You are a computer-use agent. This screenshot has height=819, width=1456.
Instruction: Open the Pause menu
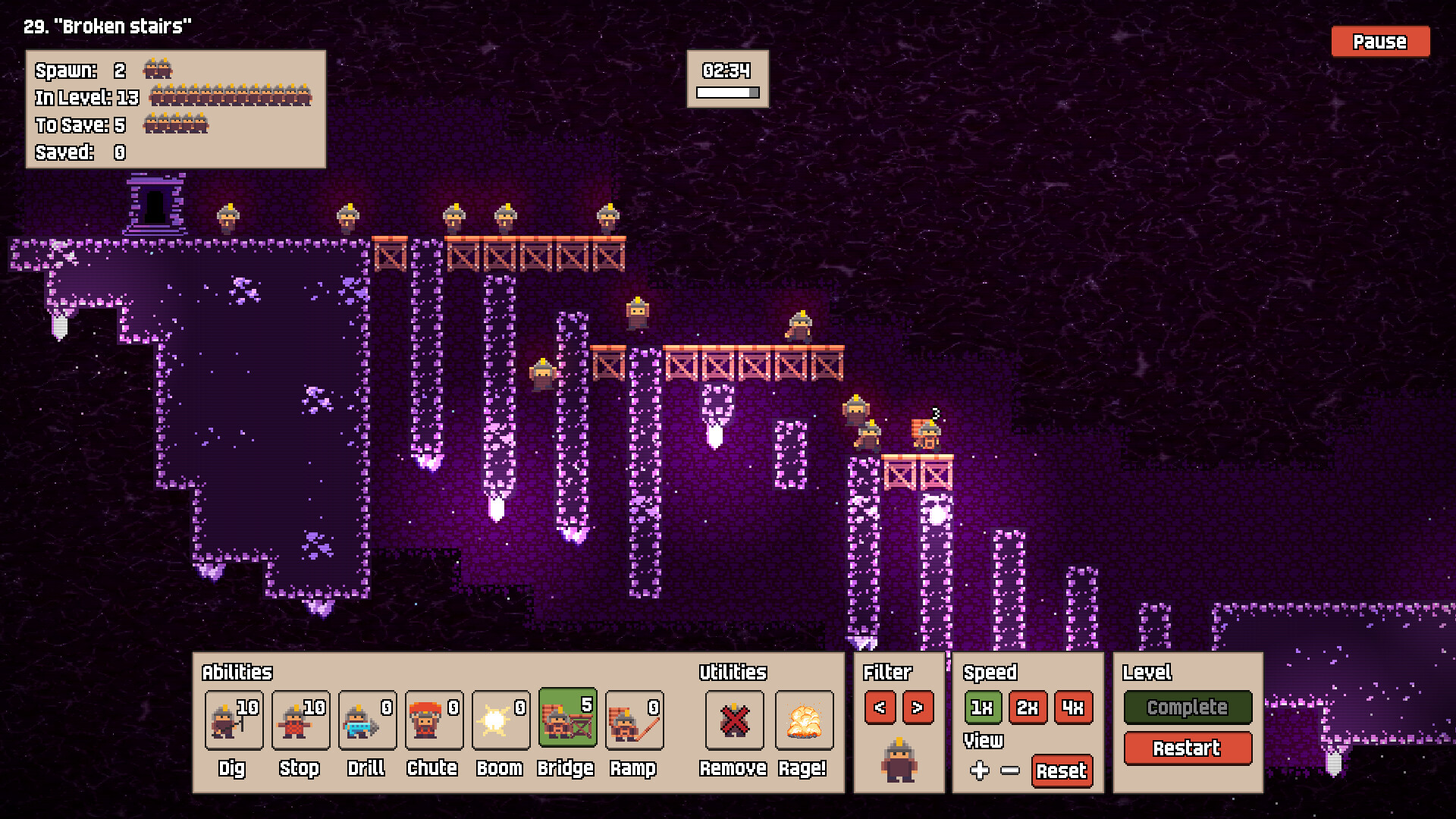[x=1379, y=42]
